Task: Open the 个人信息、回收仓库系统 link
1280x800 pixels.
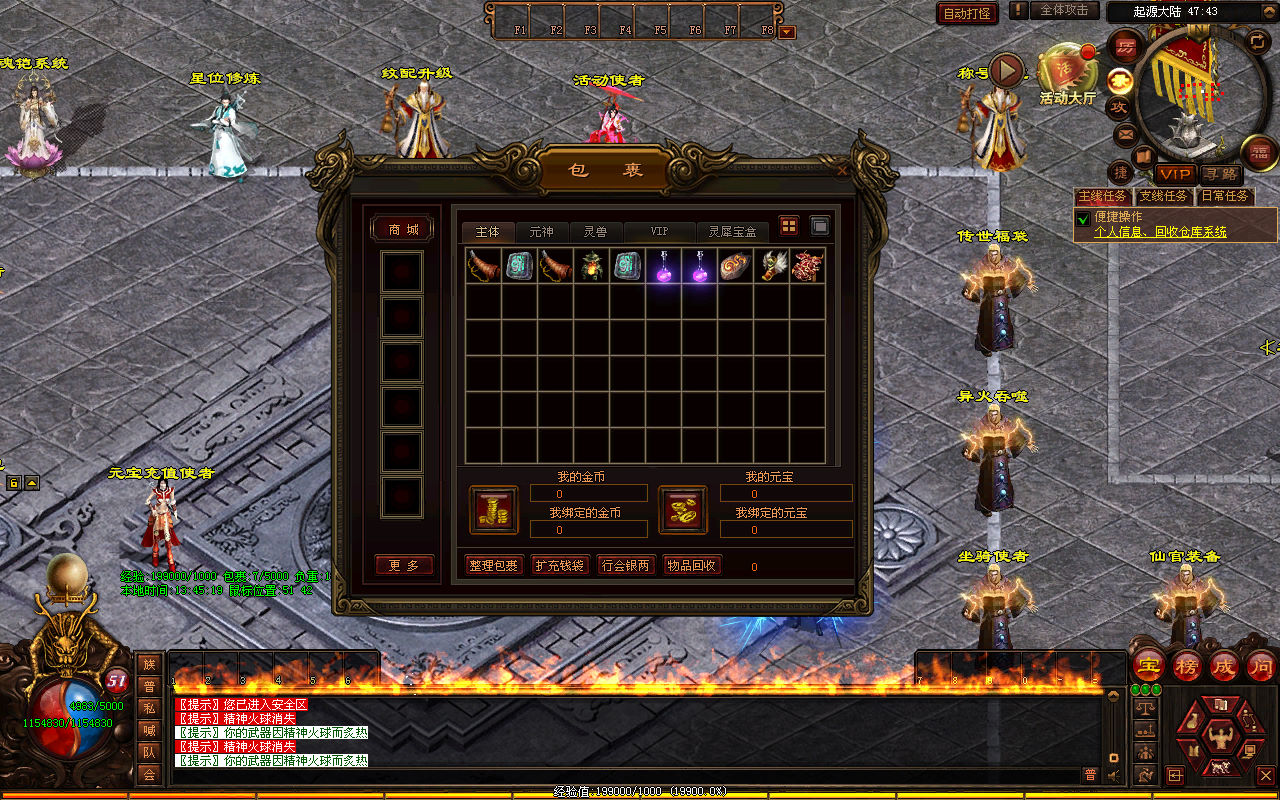Action: [x=1160, y=232]
